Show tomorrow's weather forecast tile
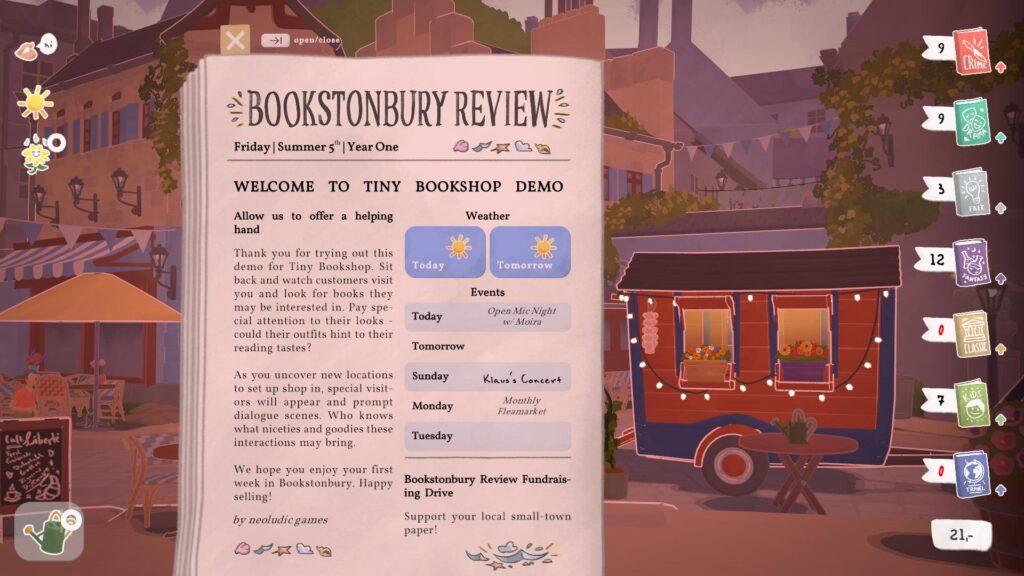This screenshot has width=1024, height=576. click(530, 251)
